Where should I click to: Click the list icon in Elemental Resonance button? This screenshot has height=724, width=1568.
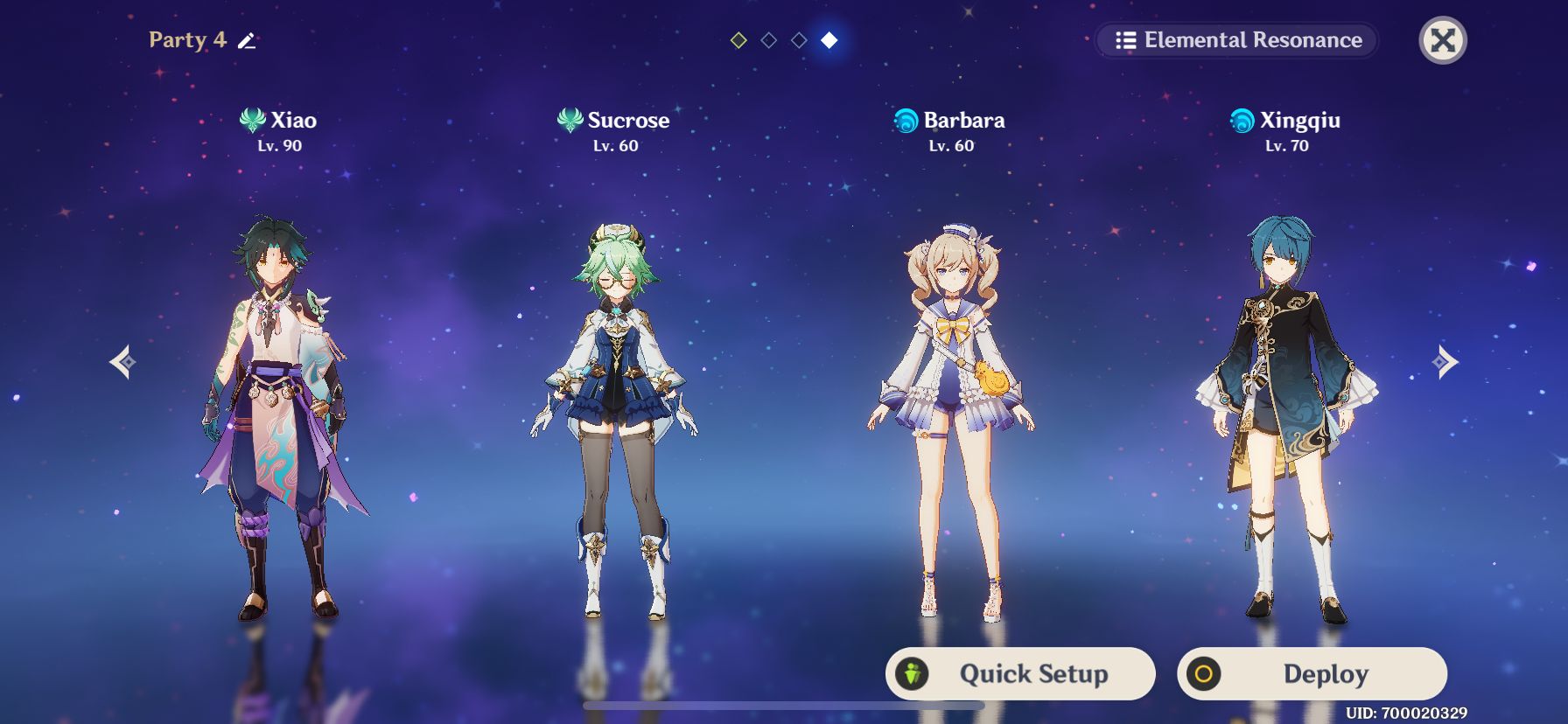1127,40
